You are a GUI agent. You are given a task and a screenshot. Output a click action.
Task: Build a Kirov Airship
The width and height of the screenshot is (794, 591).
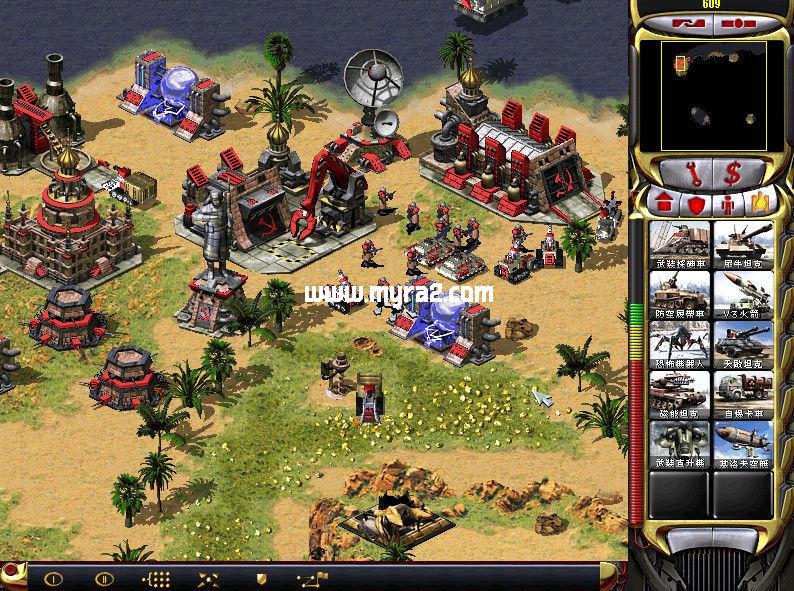click(x=743, y=445)
